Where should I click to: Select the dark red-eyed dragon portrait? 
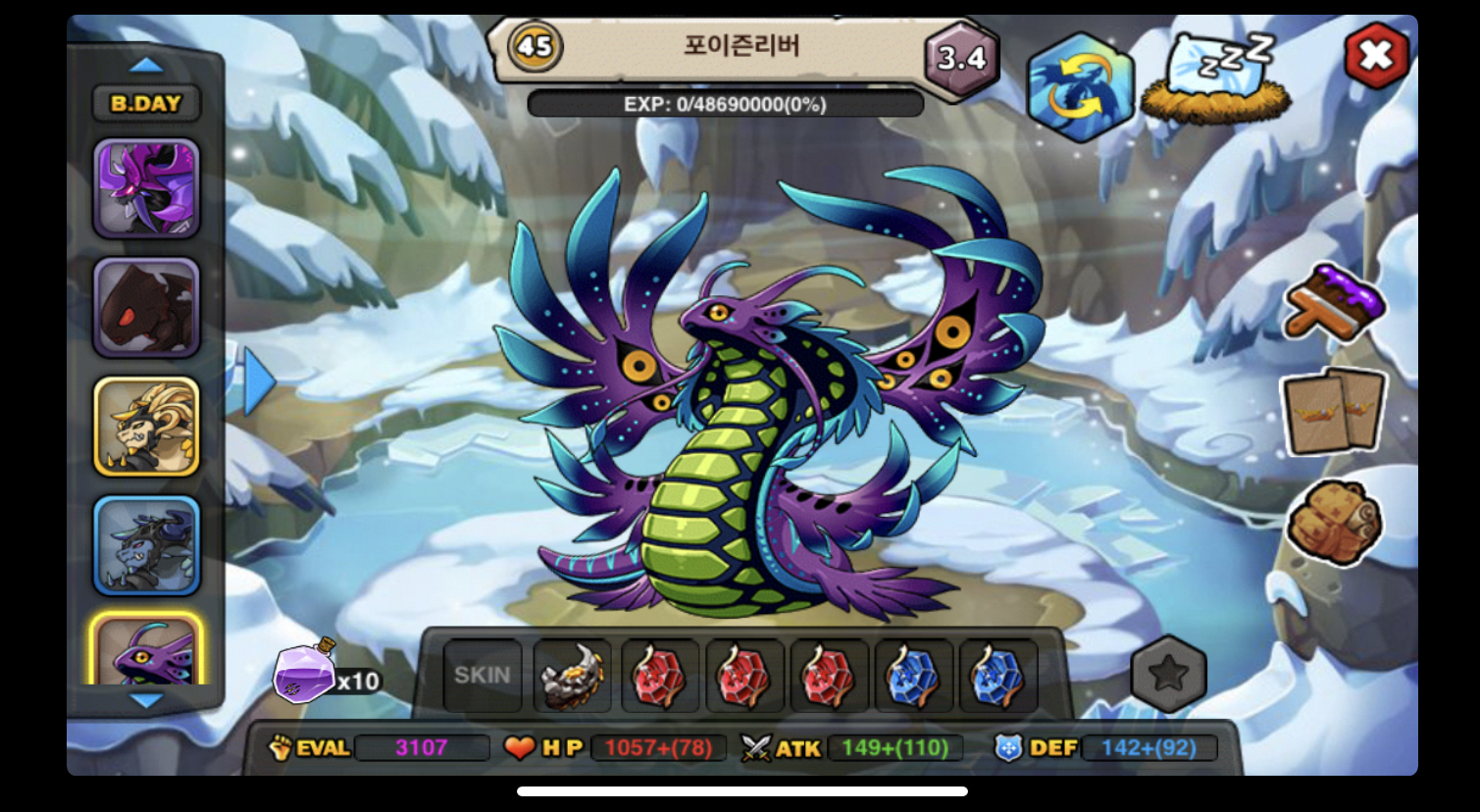coord(147,308)
